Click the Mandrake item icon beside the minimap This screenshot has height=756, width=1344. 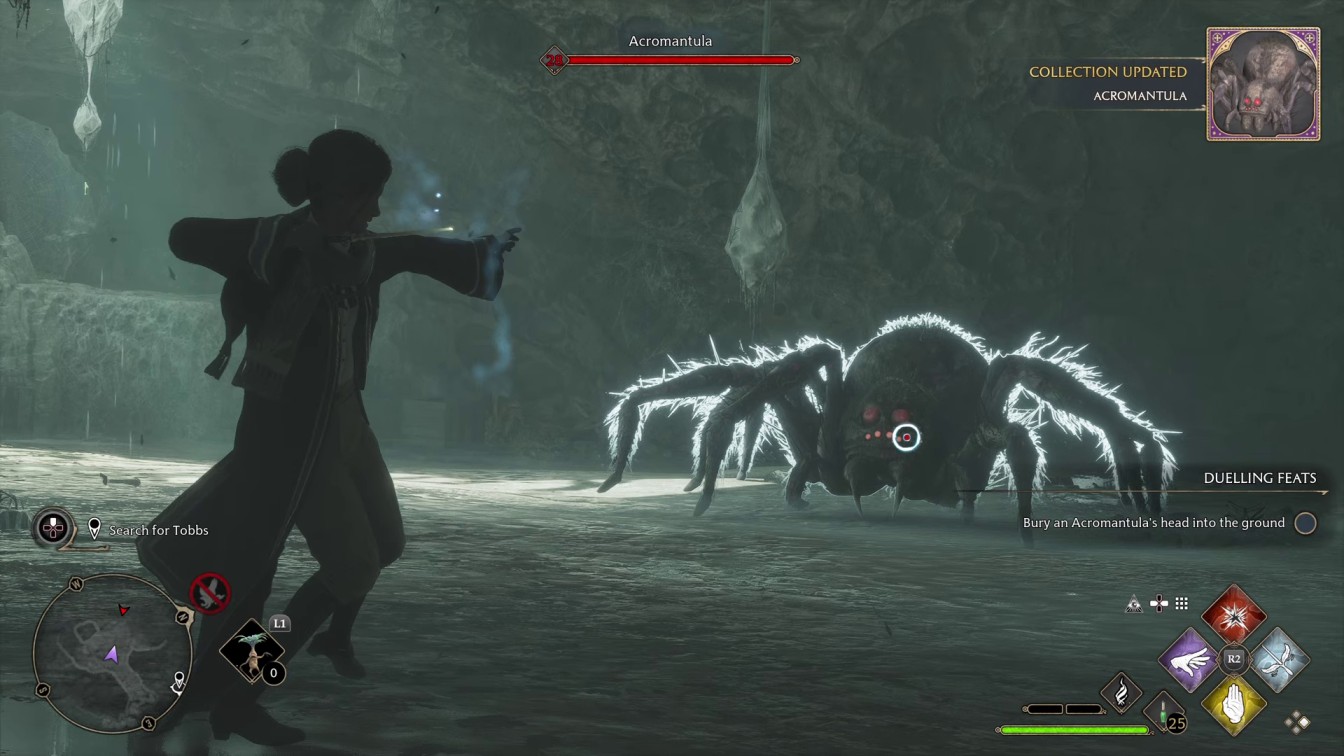(253, 652)
